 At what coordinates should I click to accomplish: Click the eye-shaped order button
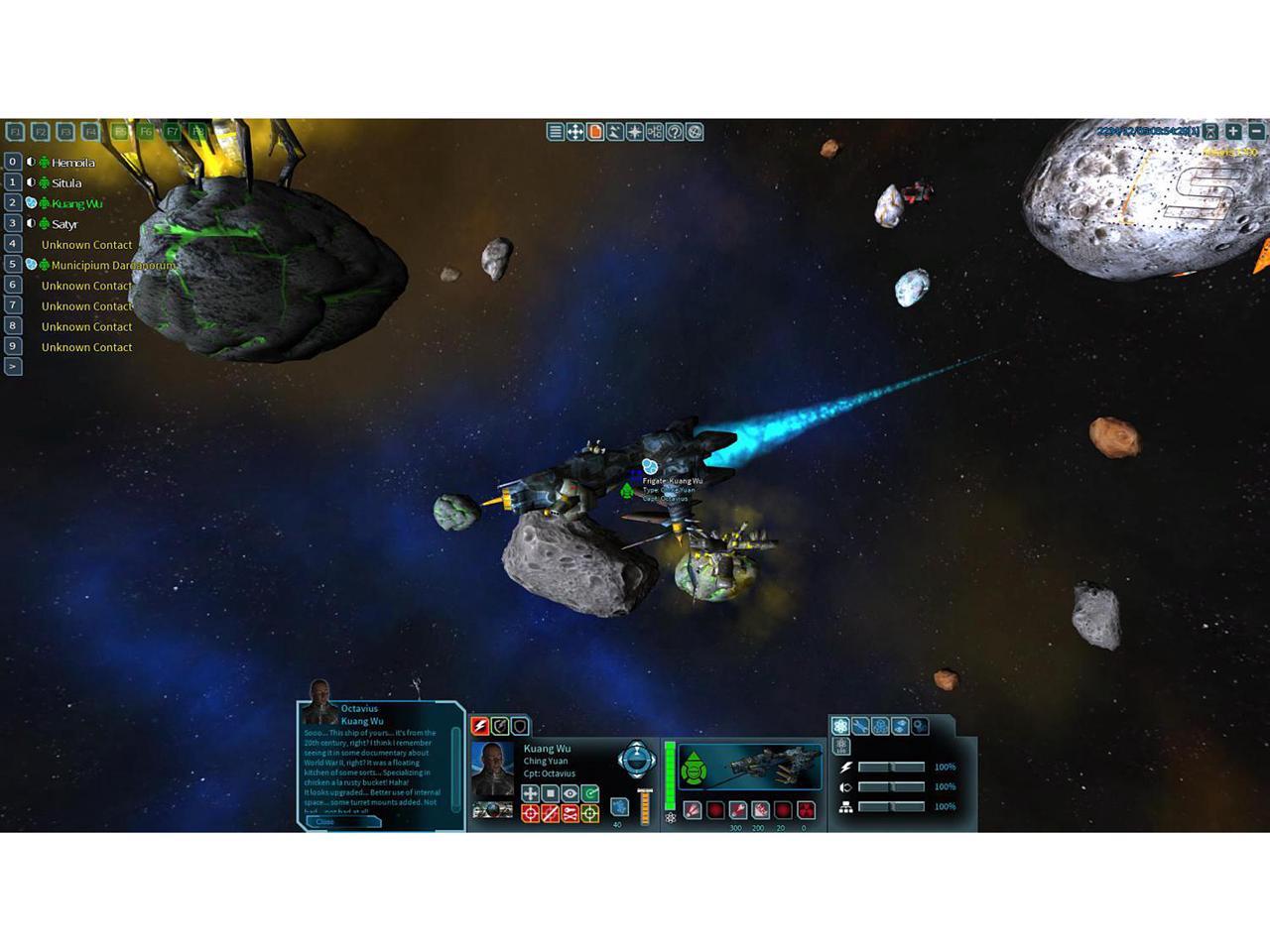pyautogui.click(x=571, y=793)
